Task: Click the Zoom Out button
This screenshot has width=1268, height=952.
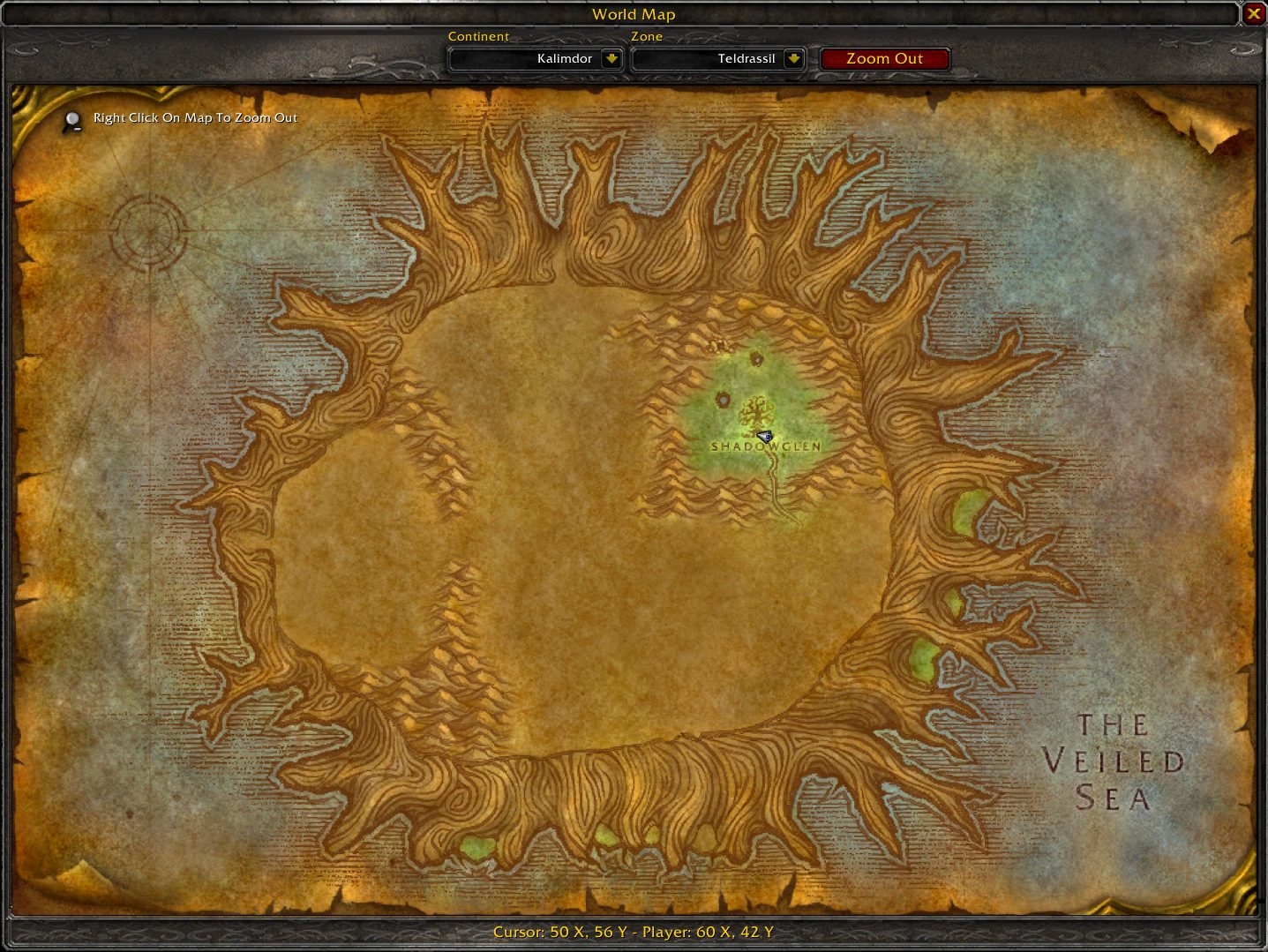Action: [884, 58]
